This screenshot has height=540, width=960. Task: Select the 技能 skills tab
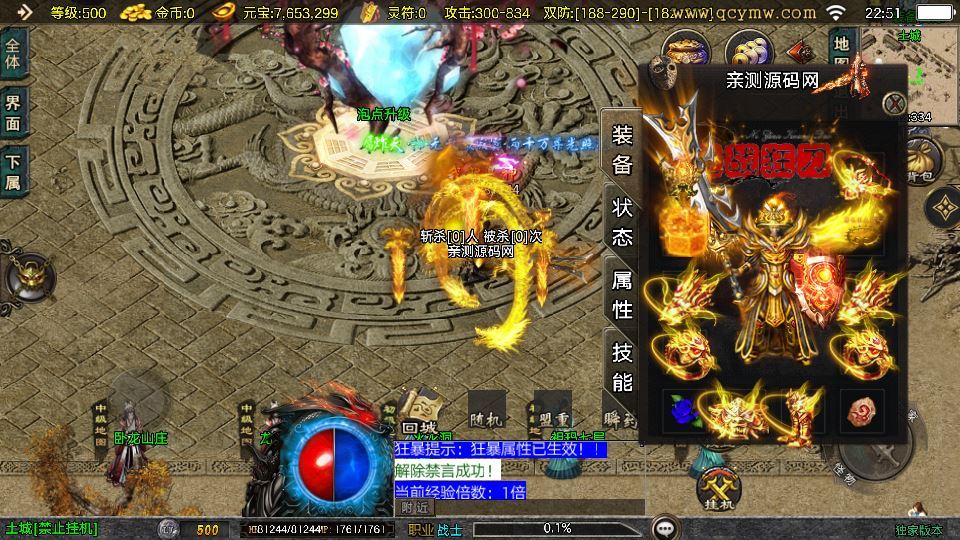click(621, 366)
